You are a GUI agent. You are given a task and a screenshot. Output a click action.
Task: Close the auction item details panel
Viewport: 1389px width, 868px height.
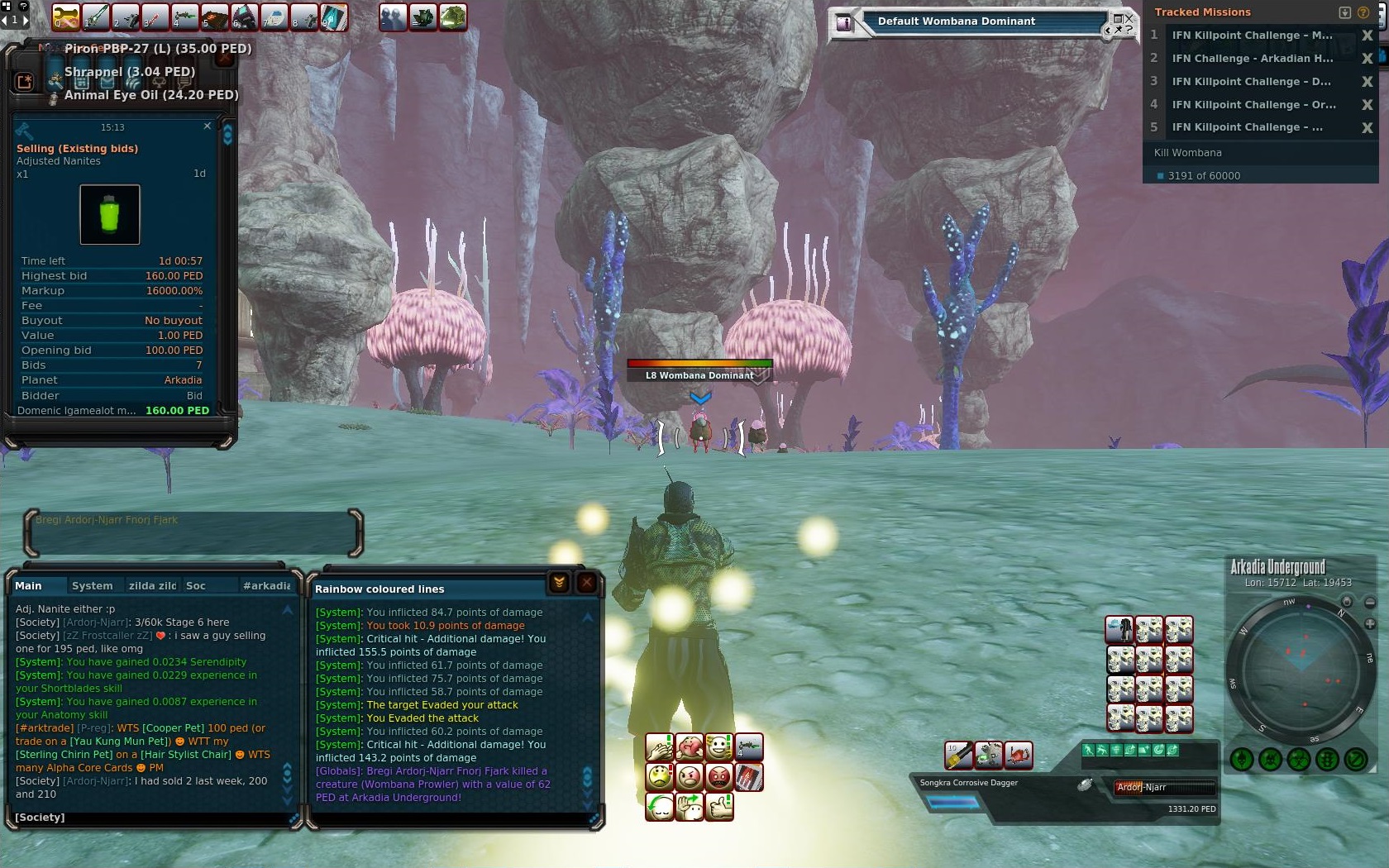(208, 126)
